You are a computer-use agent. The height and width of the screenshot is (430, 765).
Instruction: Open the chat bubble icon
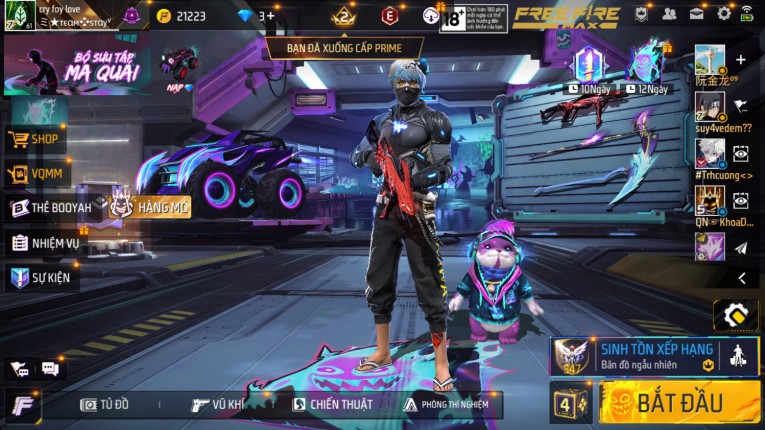tap(50, 369)
